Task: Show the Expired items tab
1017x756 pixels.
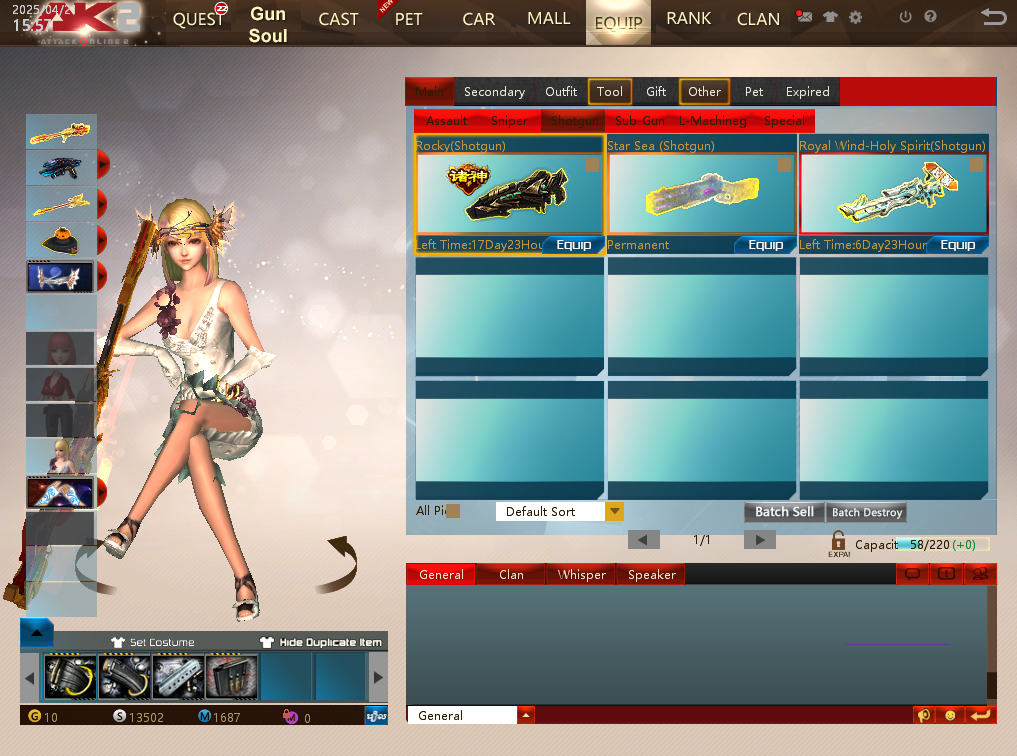Action: 807,92
